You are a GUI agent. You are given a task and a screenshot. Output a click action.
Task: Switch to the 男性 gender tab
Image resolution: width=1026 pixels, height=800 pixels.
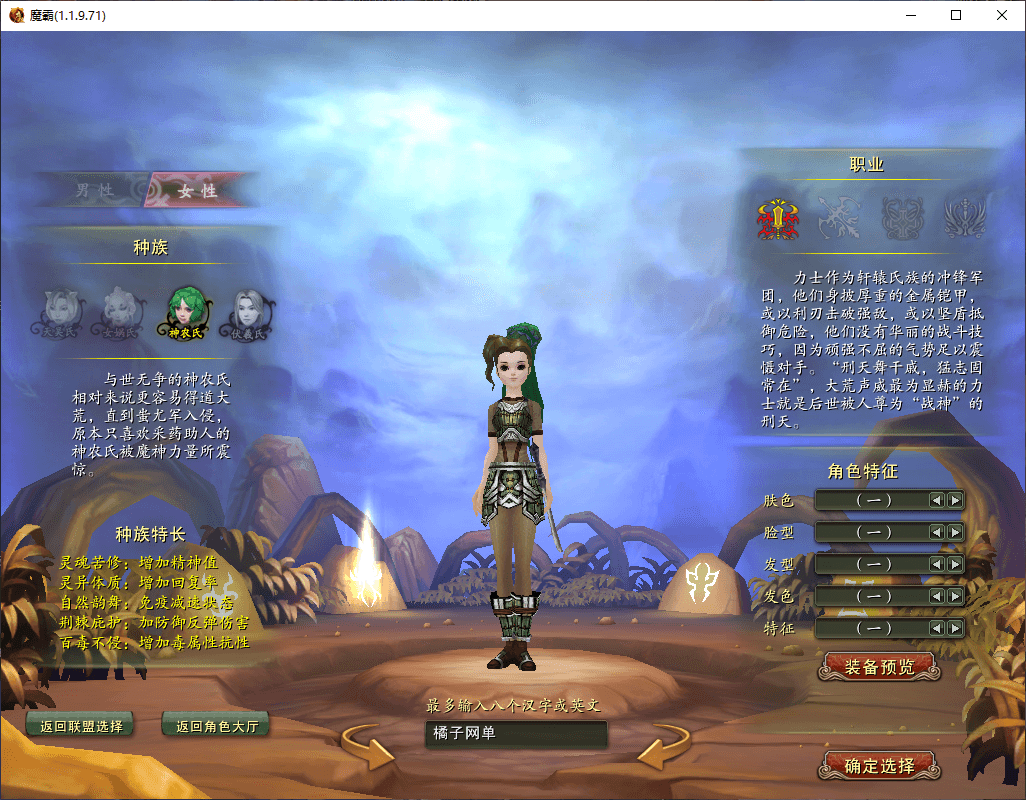(94, 190)
